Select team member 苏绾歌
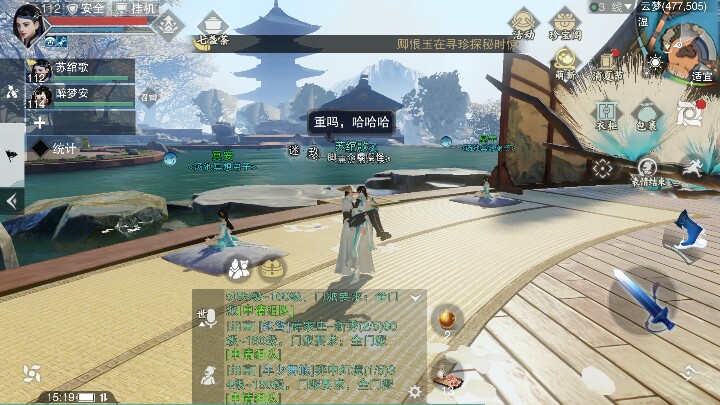This screenshot has height=405, width=720. pos(80,71)
